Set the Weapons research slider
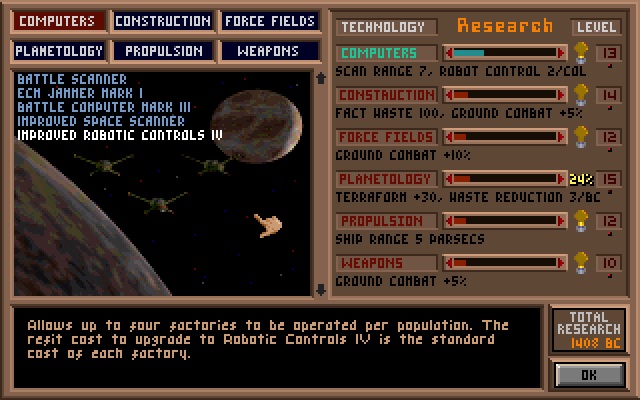The image size is (640, 400). tap(504, 263)
